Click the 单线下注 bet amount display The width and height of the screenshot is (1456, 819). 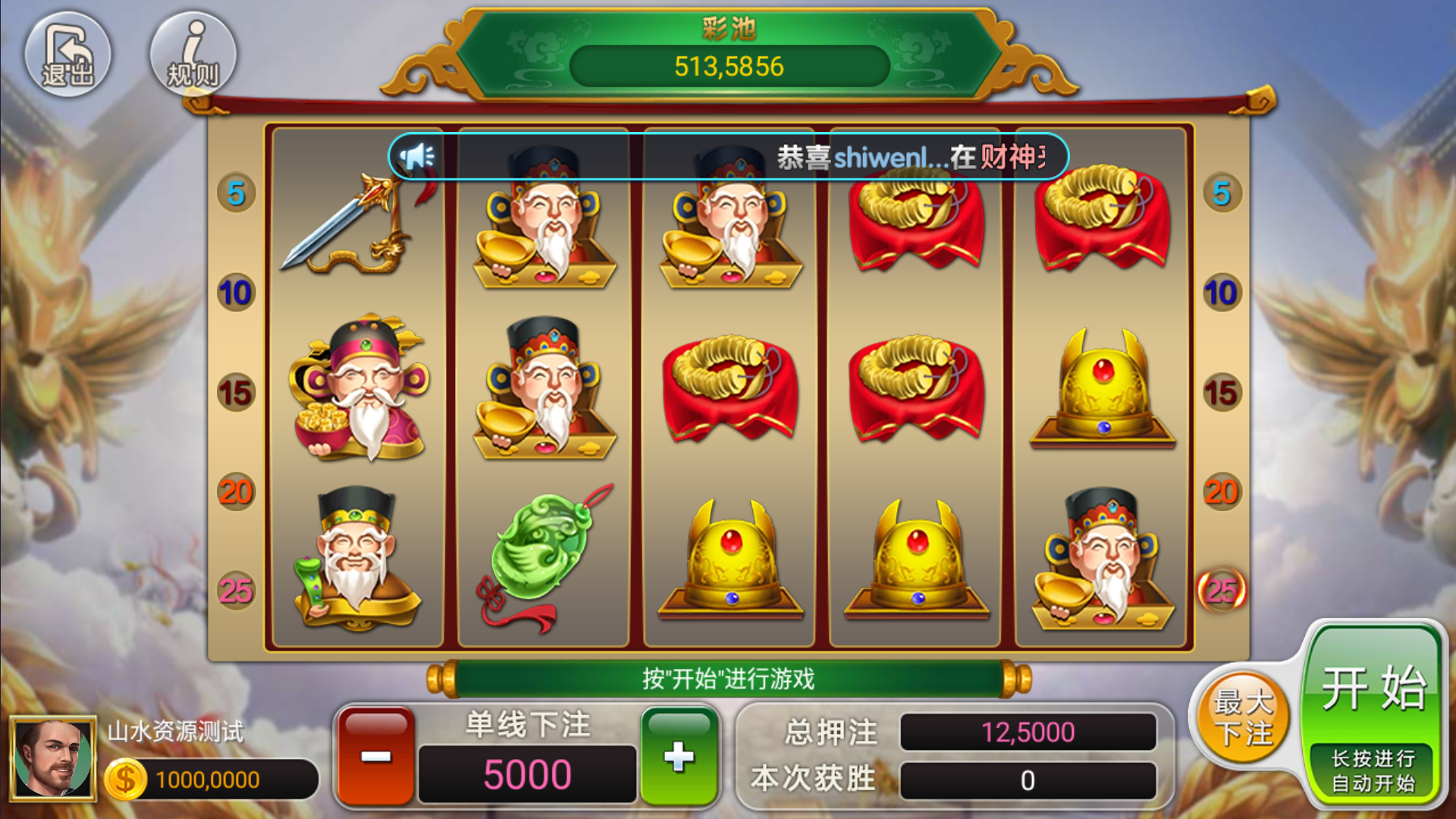click(527, 773)
